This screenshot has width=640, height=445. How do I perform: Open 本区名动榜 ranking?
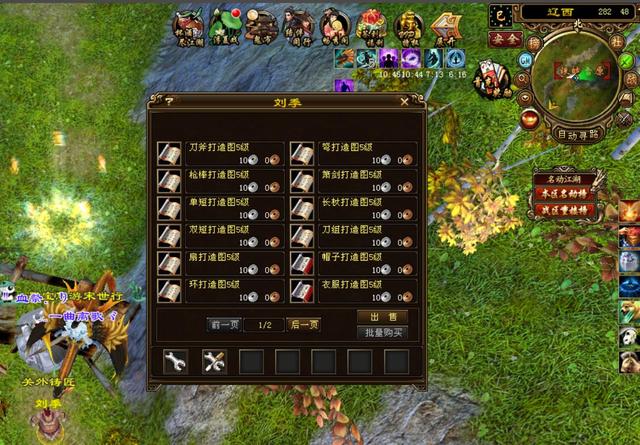pos(563,195)
